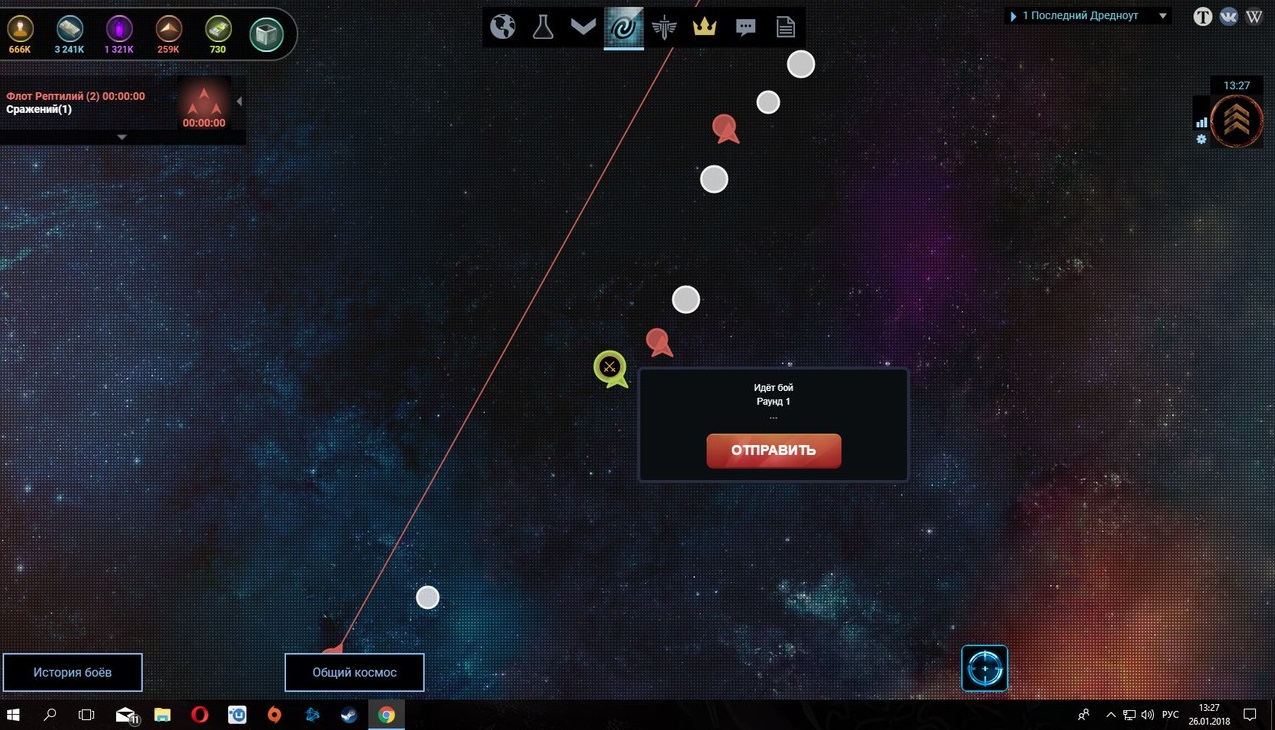This screenshot has width=1275, height=730.
Task: Open the flask research tab
Action: click(543, 27)
